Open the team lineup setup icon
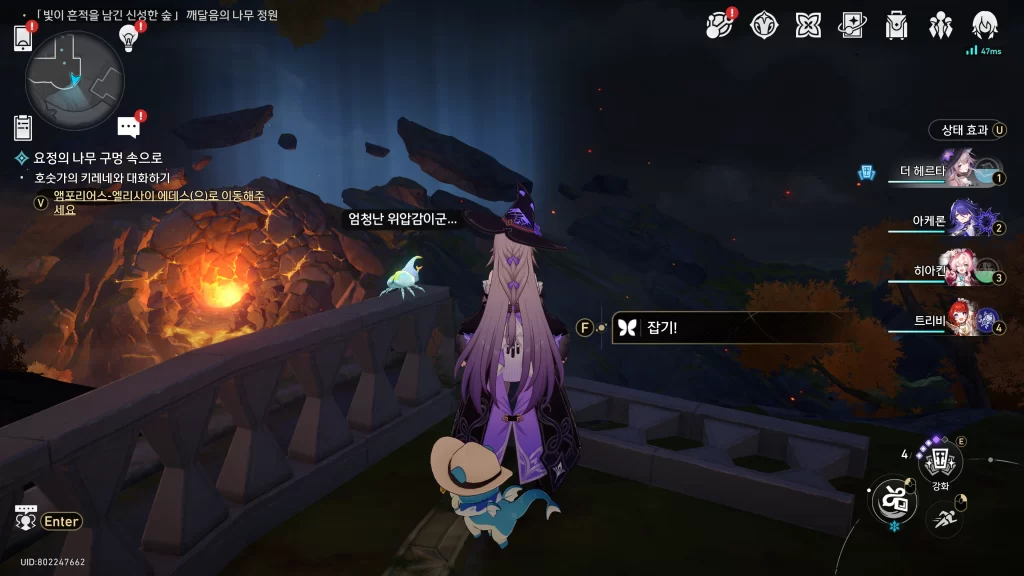The image size is (1024, 576). point(941,25)
